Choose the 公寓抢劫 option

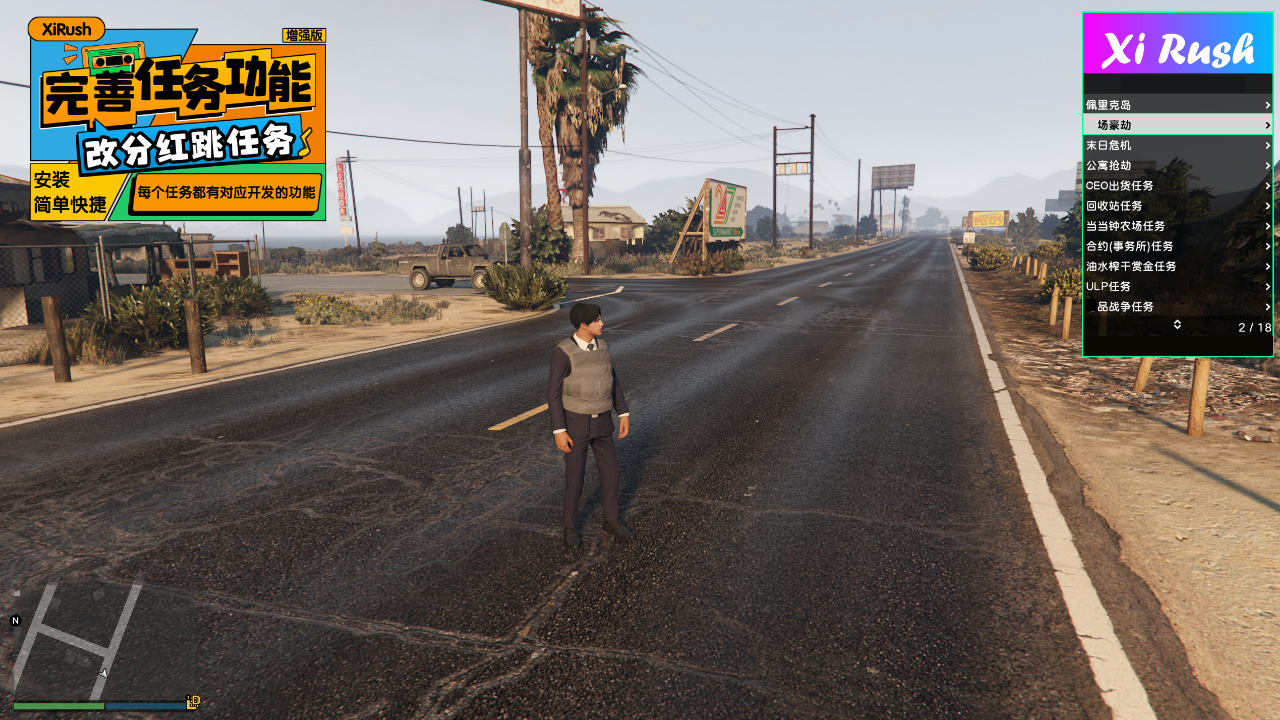point(1177,165)
